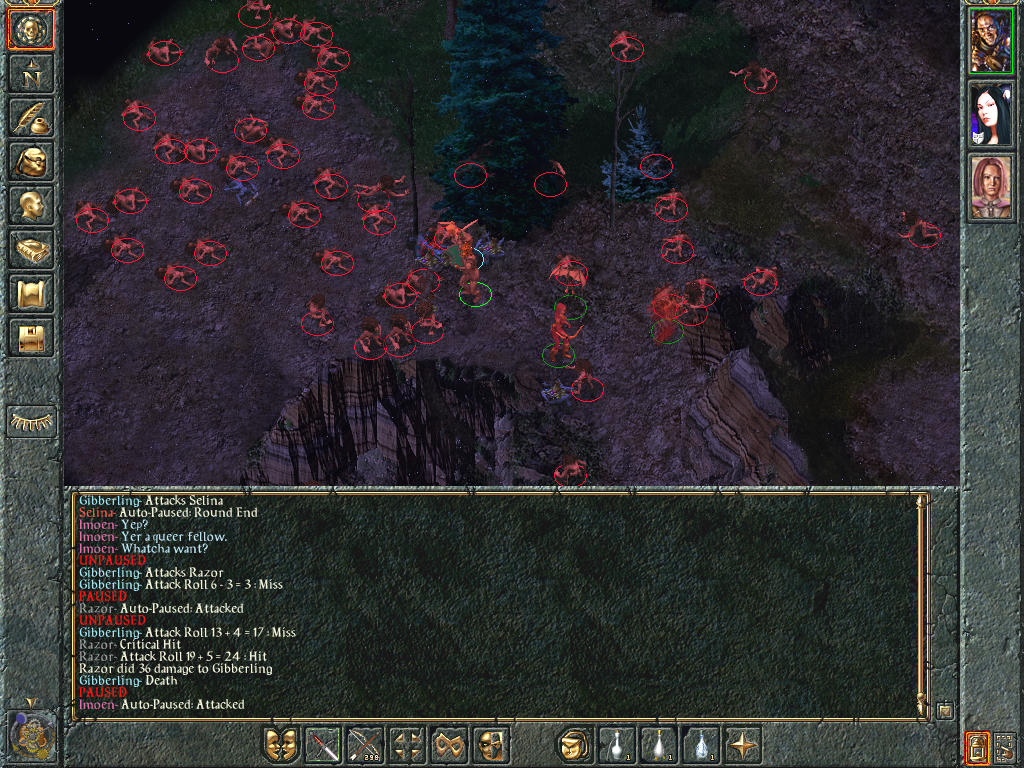This screenshot has height=768, width=1024.
Task: Click the skull medallion return-to-game button
Action: pos(31,30)
